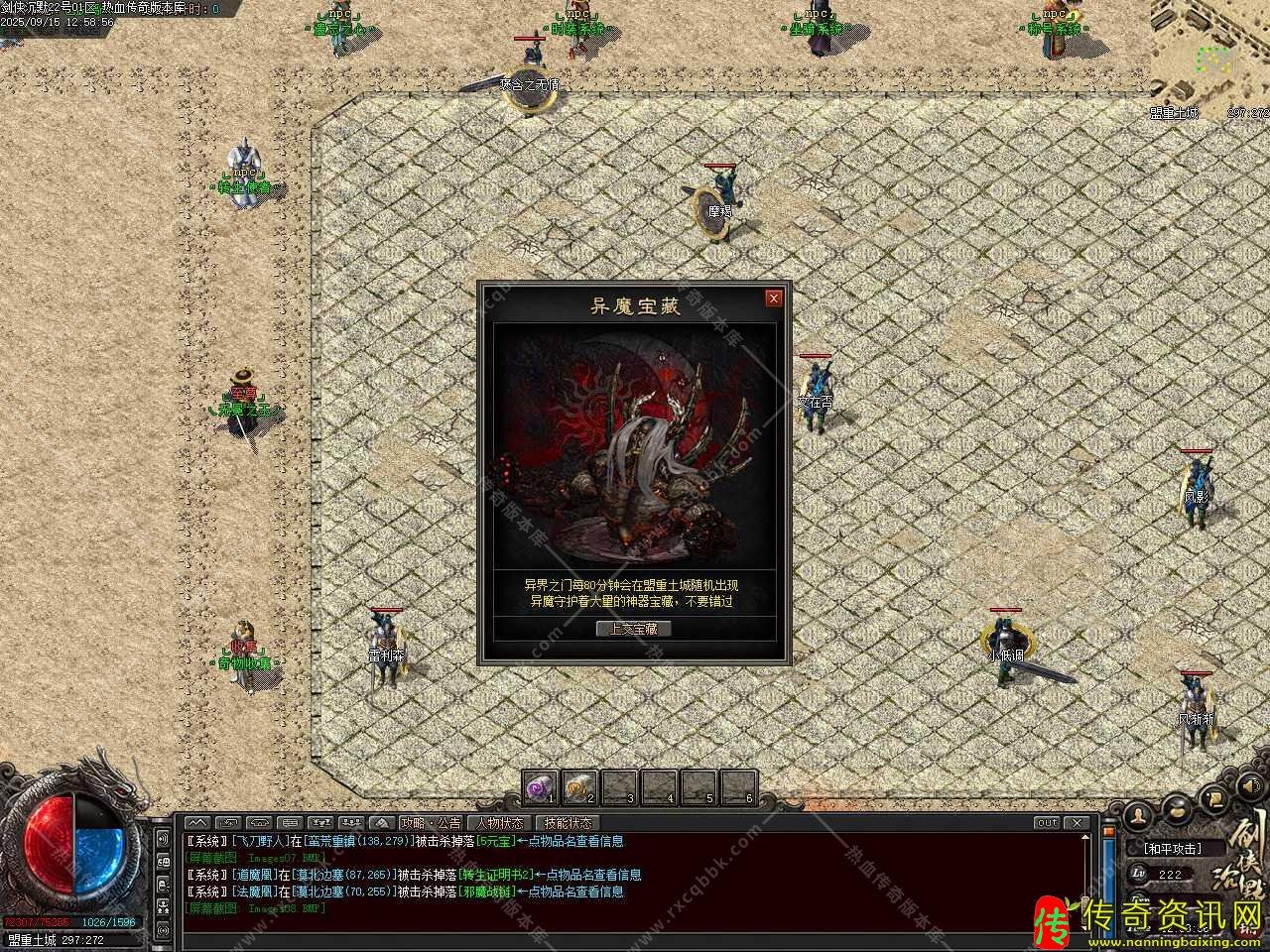Close the 异魔宝藏 dialog window

point(774,297)
